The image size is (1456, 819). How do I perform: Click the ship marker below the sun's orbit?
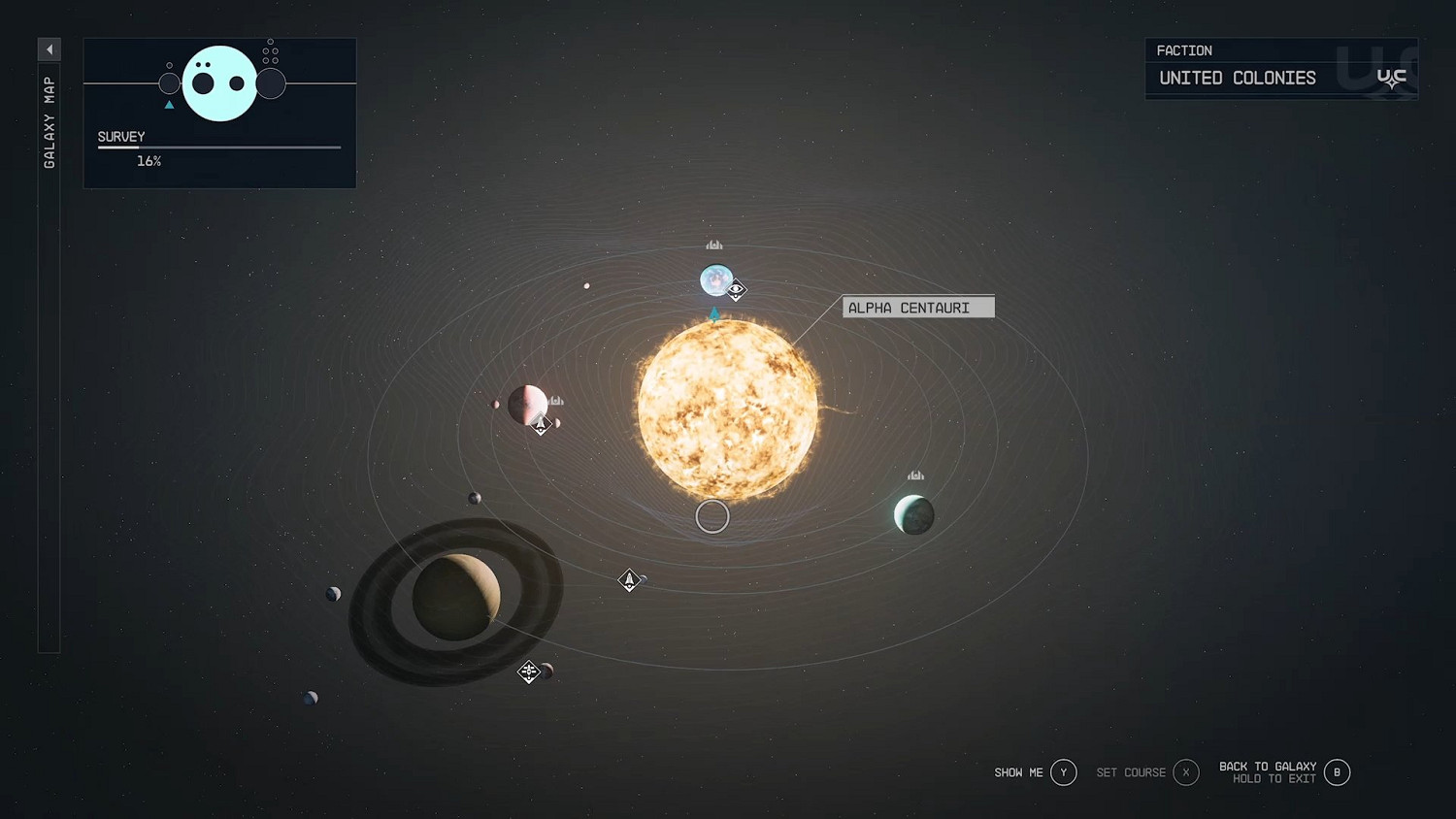pos(630,579)
